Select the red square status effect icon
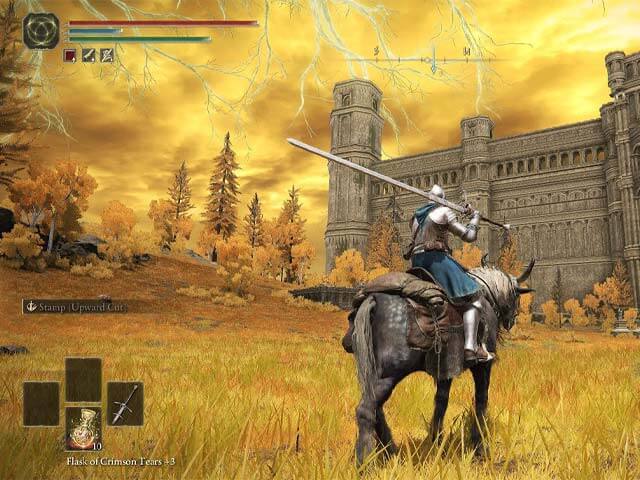The image size is (640, 480). [70, 55]
